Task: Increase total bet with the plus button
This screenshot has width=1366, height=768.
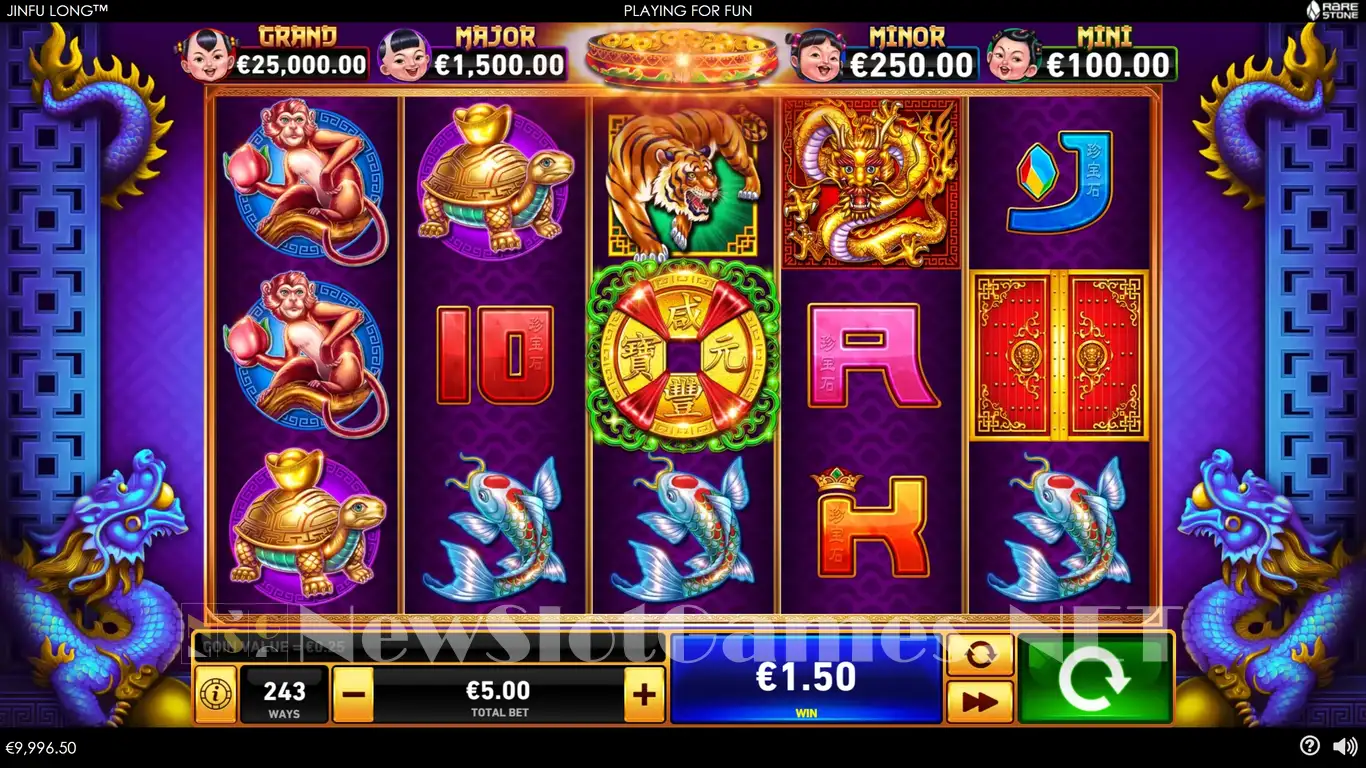Action: tap(644, 694)
